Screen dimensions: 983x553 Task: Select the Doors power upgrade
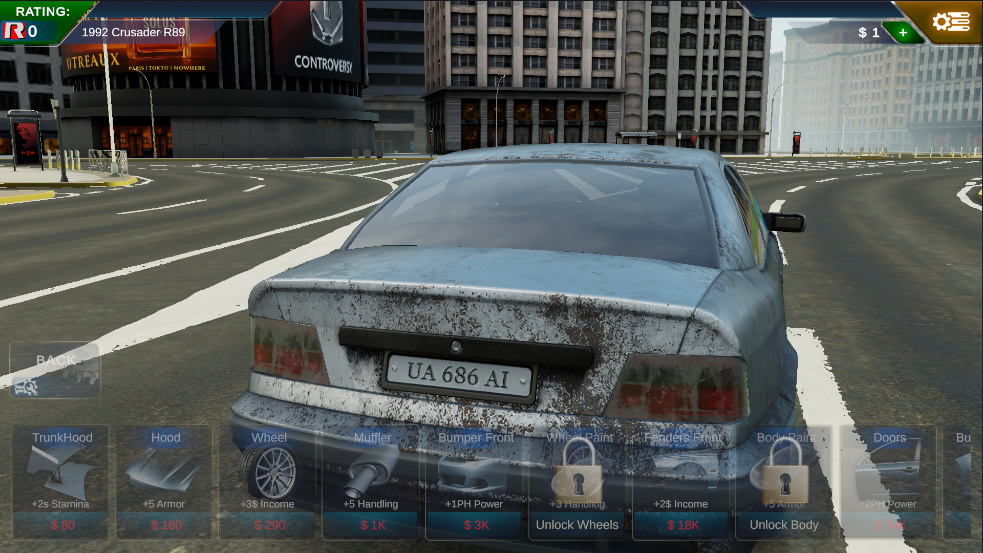pos(889,482)
